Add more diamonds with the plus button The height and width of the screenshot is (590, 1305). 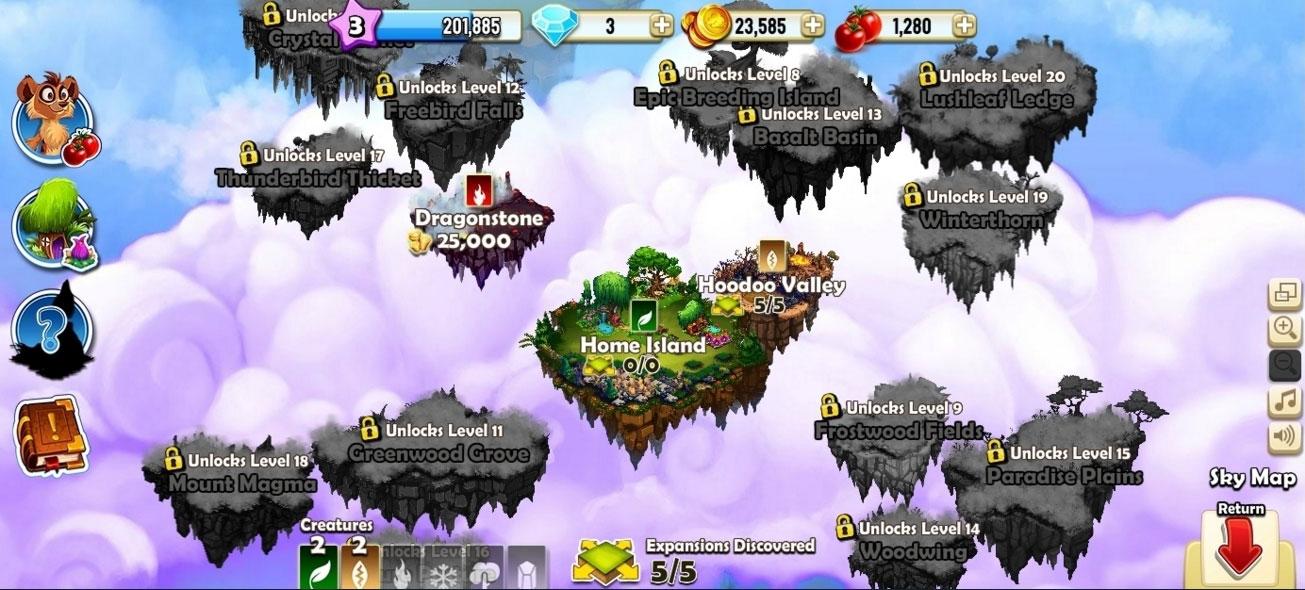(x=661, y=26)
